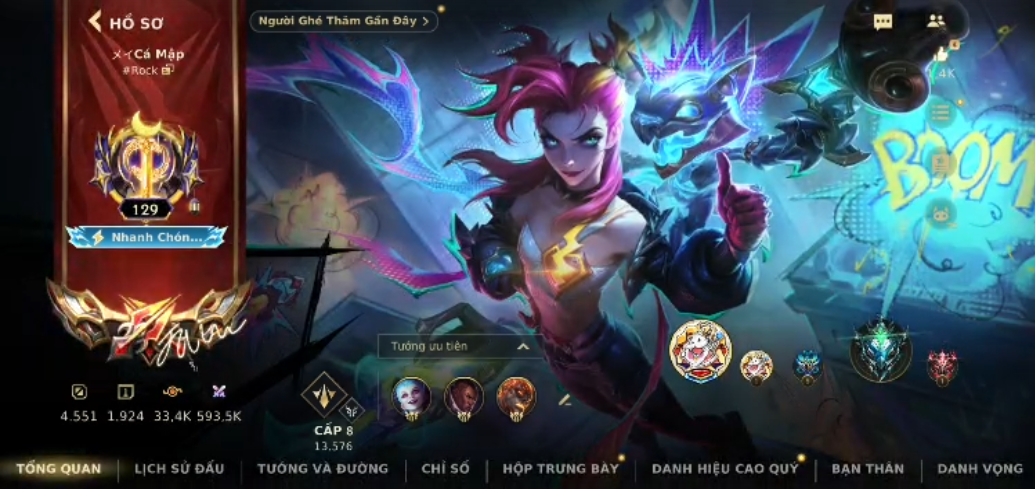
Task: View the Danh Vọng tab
Action: pyautogui.click(x=980, y=468)
